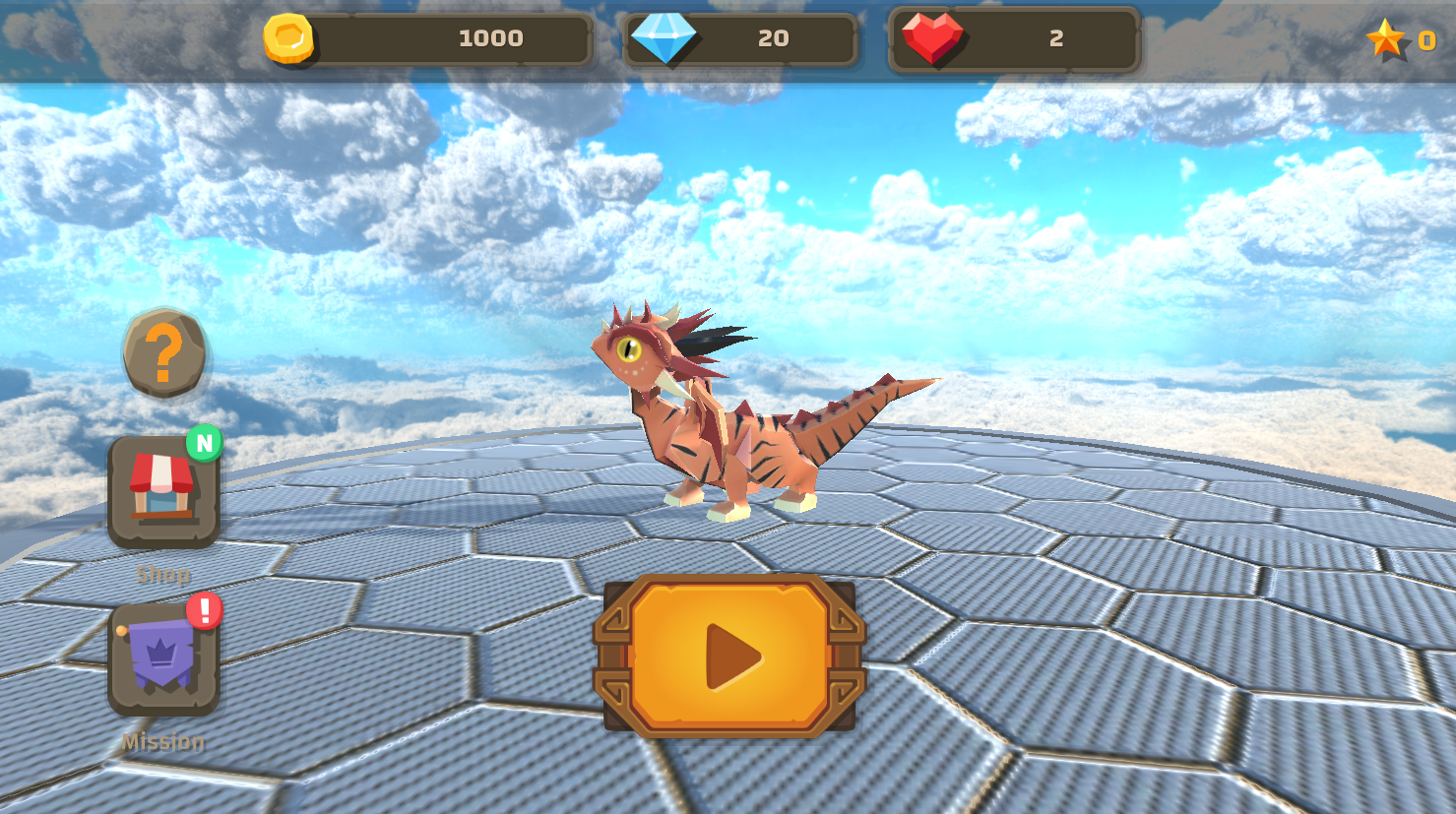The image size is (1456, 814).
Task: Click the green N badge on Shop
Action: click(x=204, y=444)
